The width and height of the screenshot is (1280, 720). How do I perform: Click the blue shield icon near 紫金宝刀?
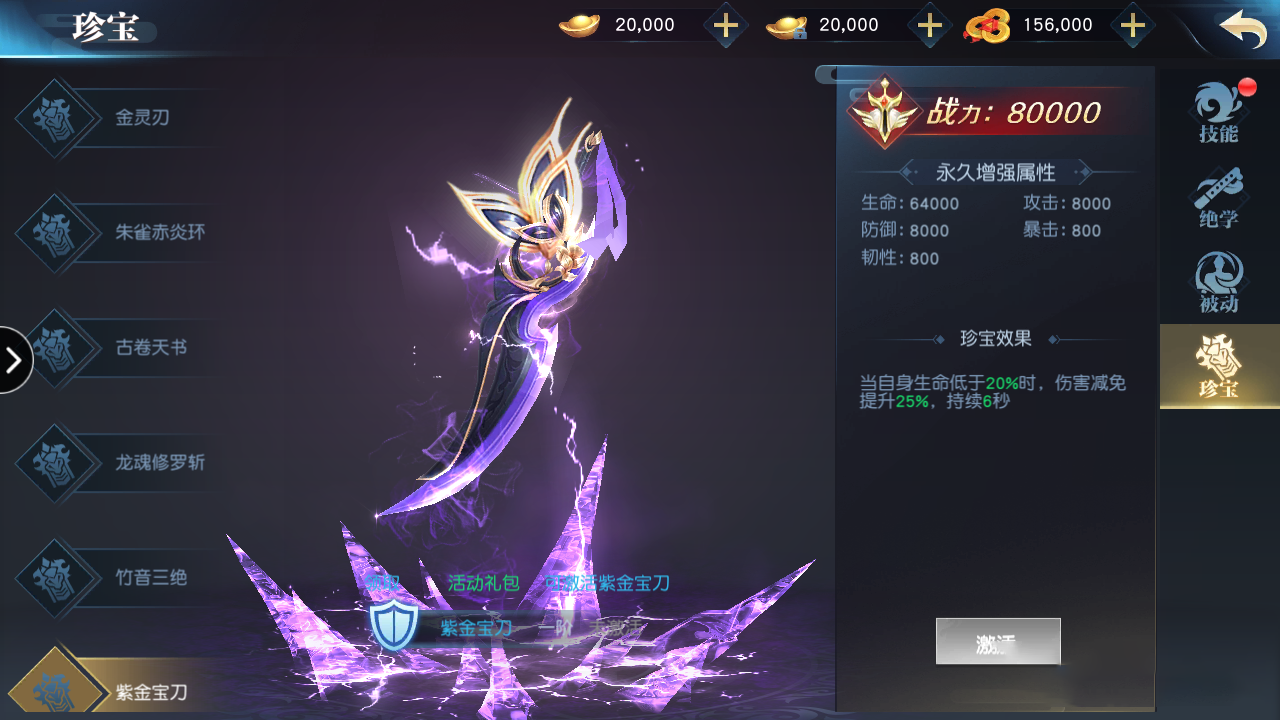(396, 624)
